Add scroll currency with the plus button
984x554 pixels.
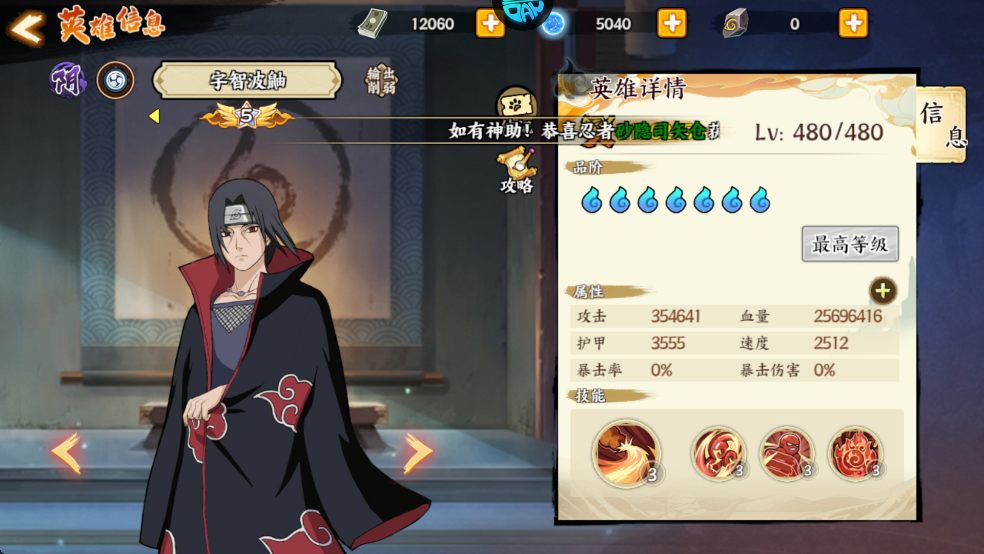click(852, 23)
